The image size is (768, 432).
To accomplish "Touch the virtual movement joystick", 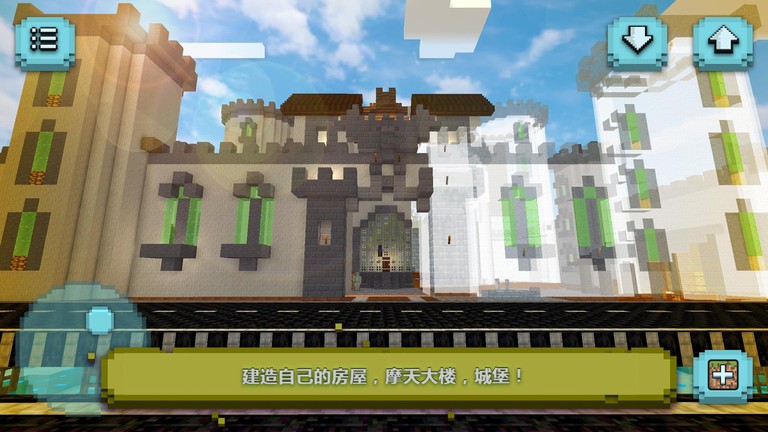I will coord(99,321).
